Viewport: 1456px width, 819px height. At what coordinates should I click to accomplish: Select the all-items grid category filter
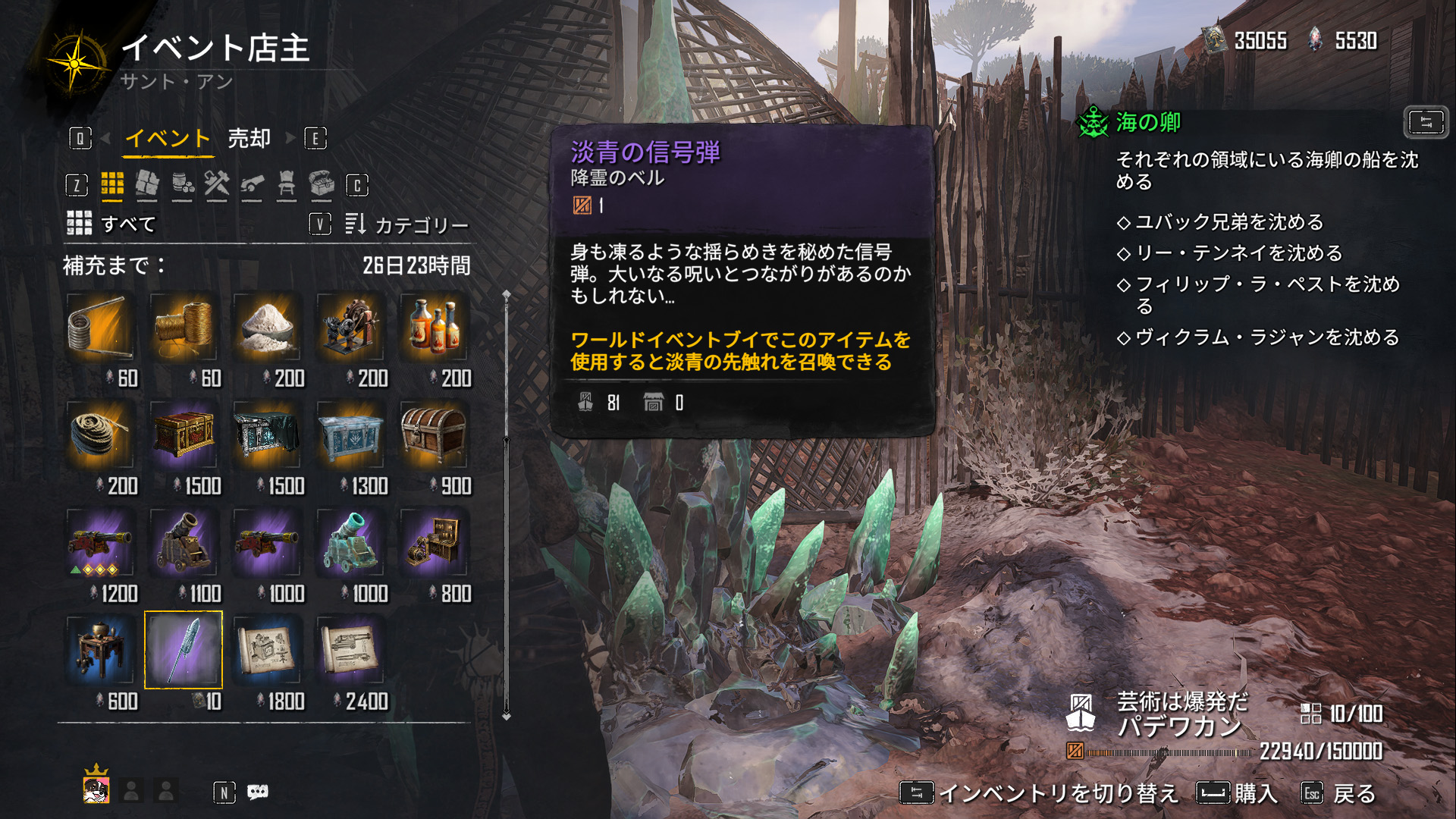[x=112, y=184]
